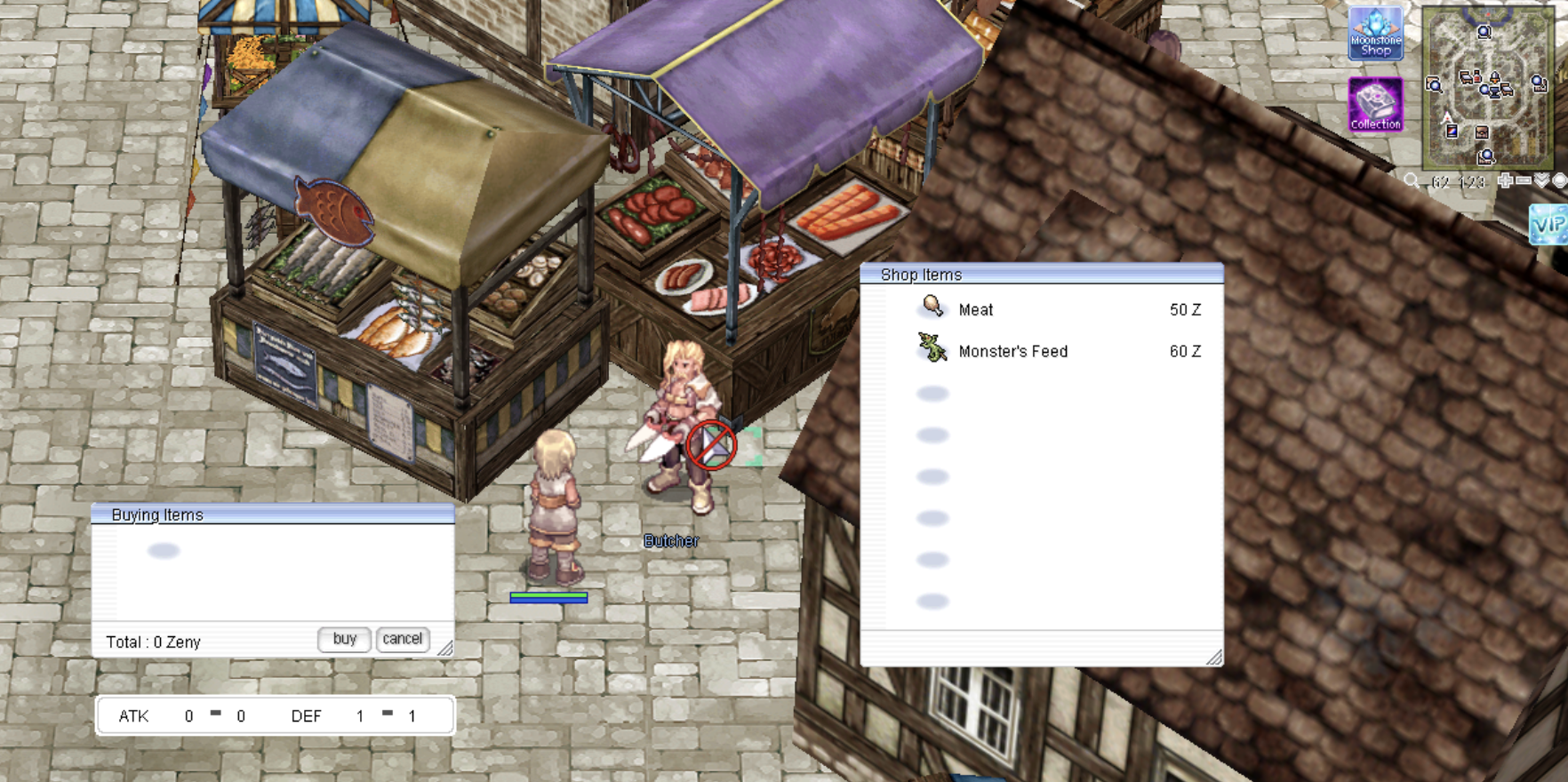Click the town minimap
1568x782 pixels.
(1486, 87)
